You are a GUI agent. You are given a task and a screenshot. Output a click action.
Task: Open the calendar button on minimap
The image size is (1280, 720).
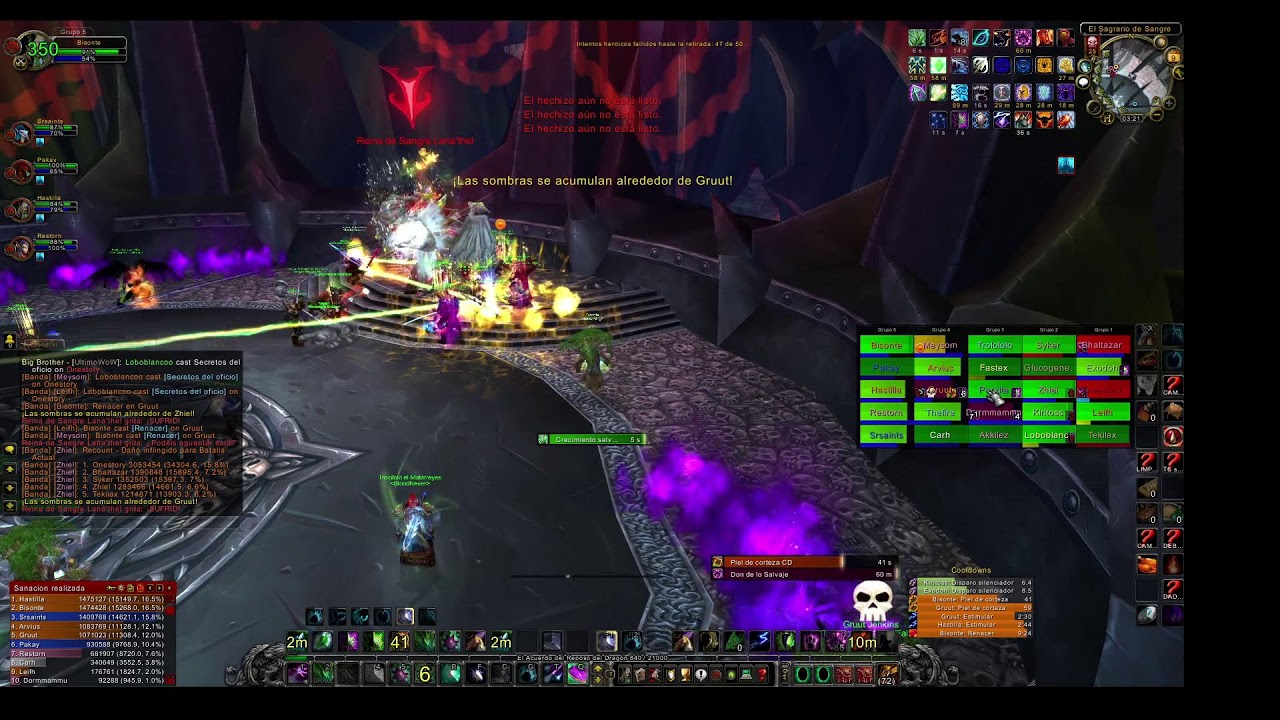click(1174, 57)
